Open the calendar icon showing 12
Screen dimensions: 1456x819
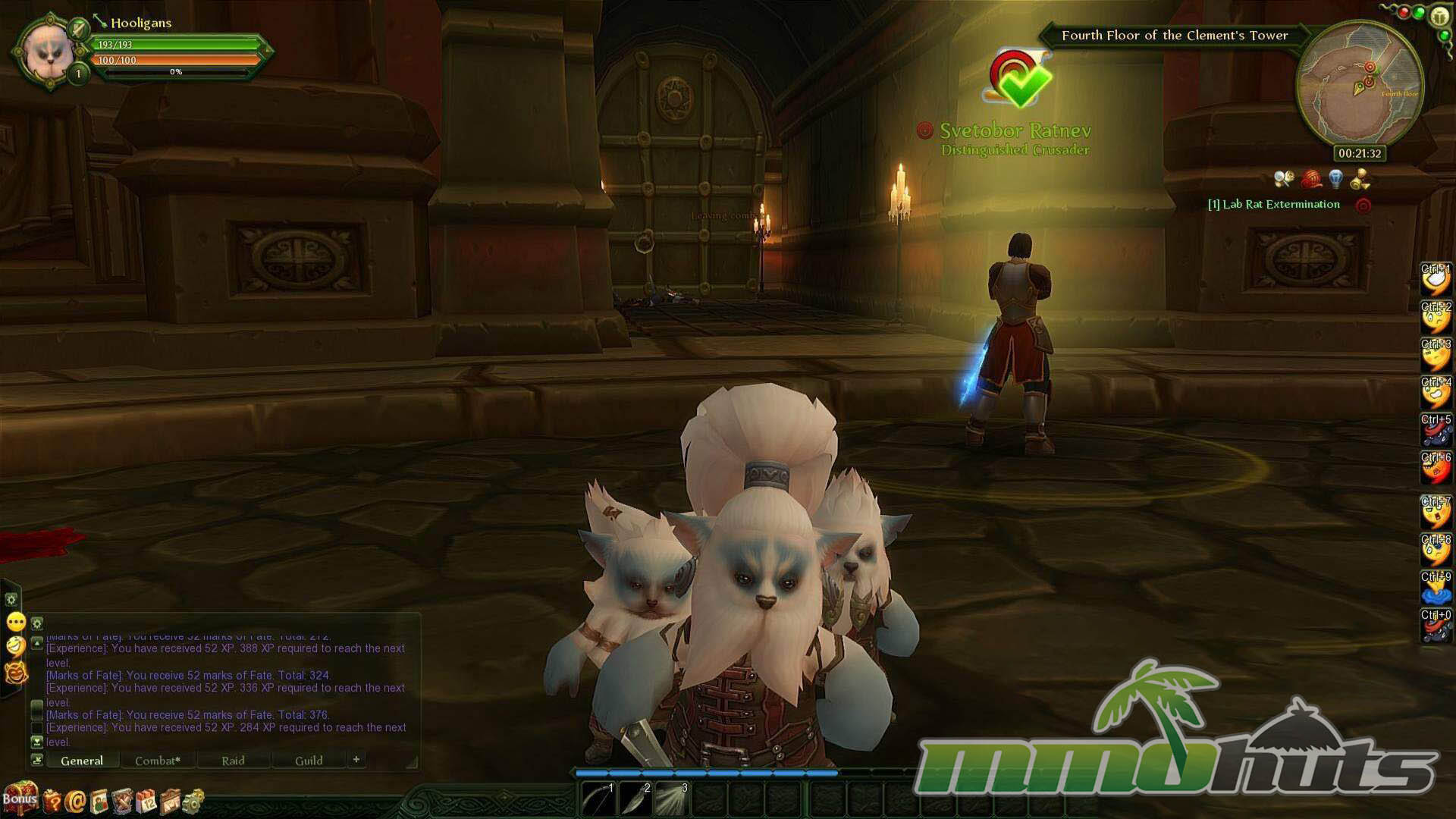[x=146, y=801]
